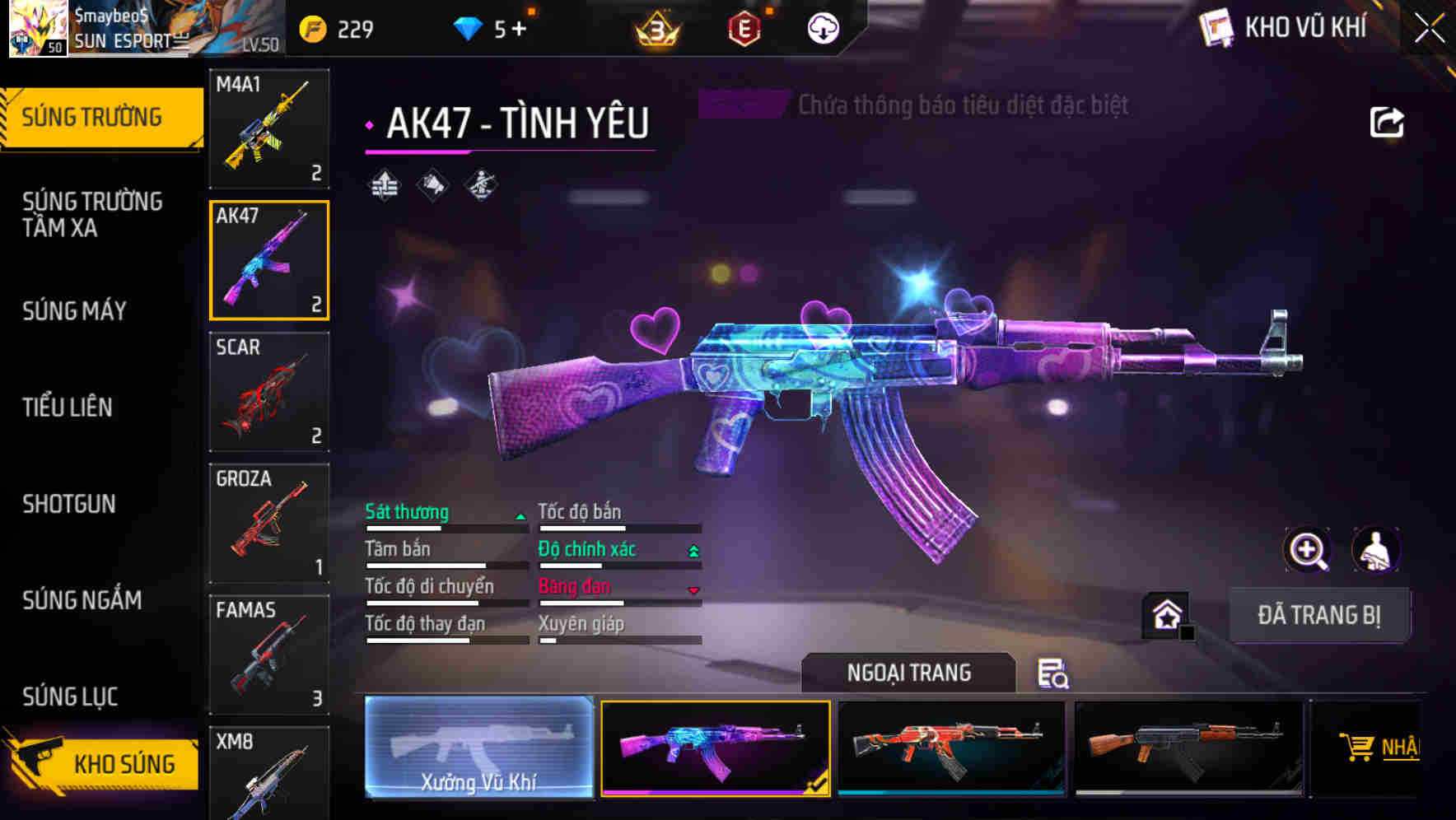Click the ĐÃ TRANG BỊ button

(1319, 615)
